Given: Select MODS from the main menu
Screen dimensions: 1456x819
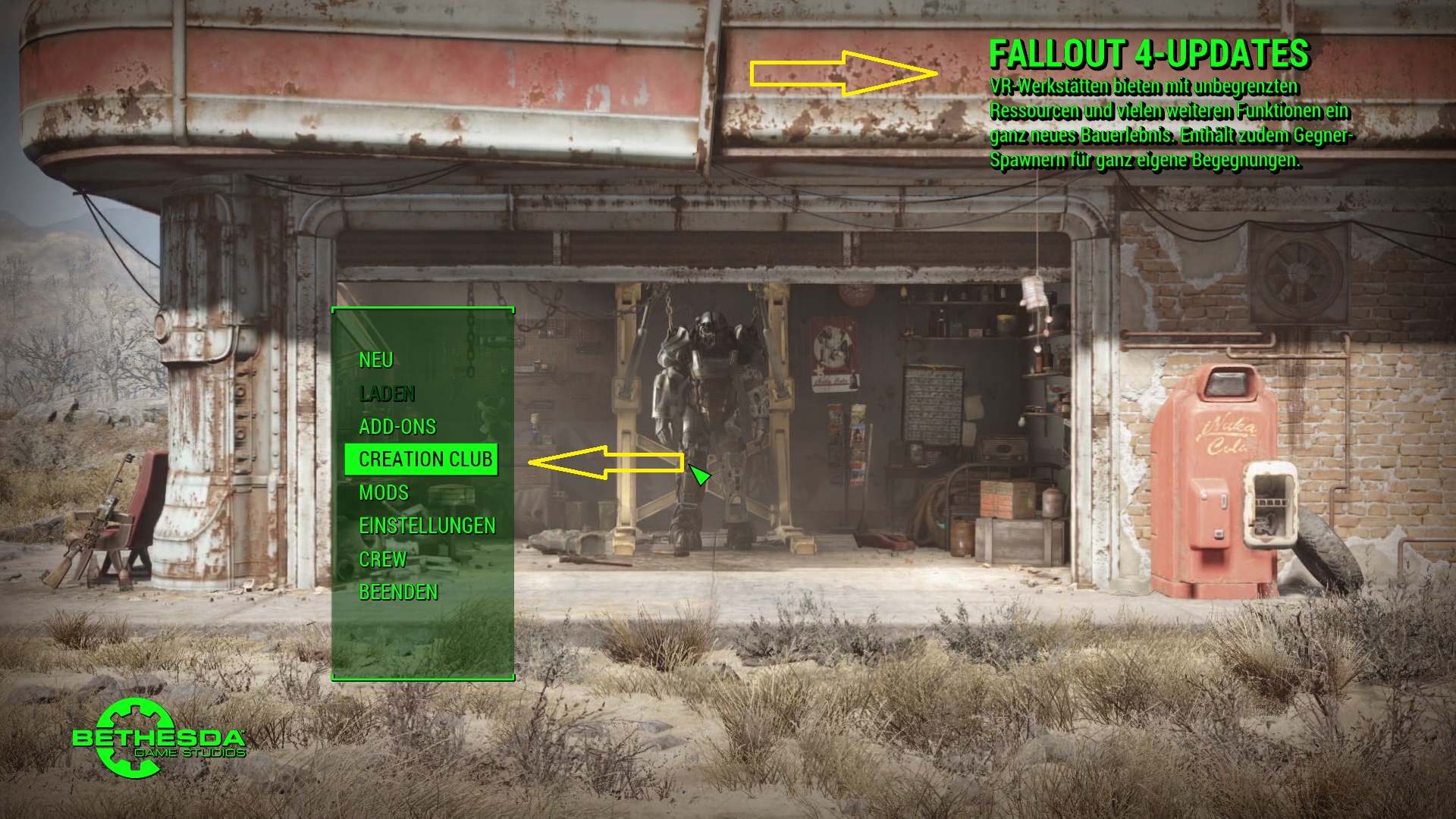Looking at the screenshot, I should 384,492.
